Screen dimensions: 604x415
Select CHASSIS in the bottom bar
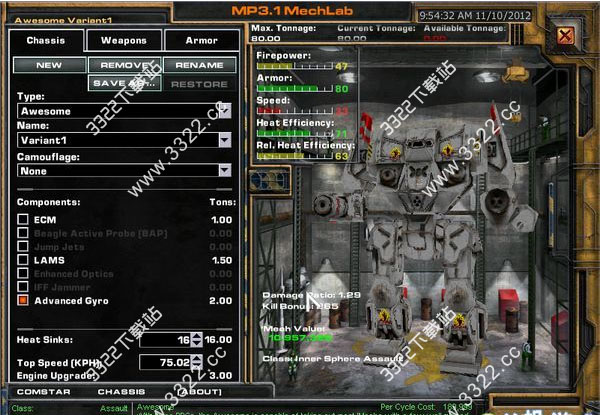pyautogui.click(x=121, y=391)
